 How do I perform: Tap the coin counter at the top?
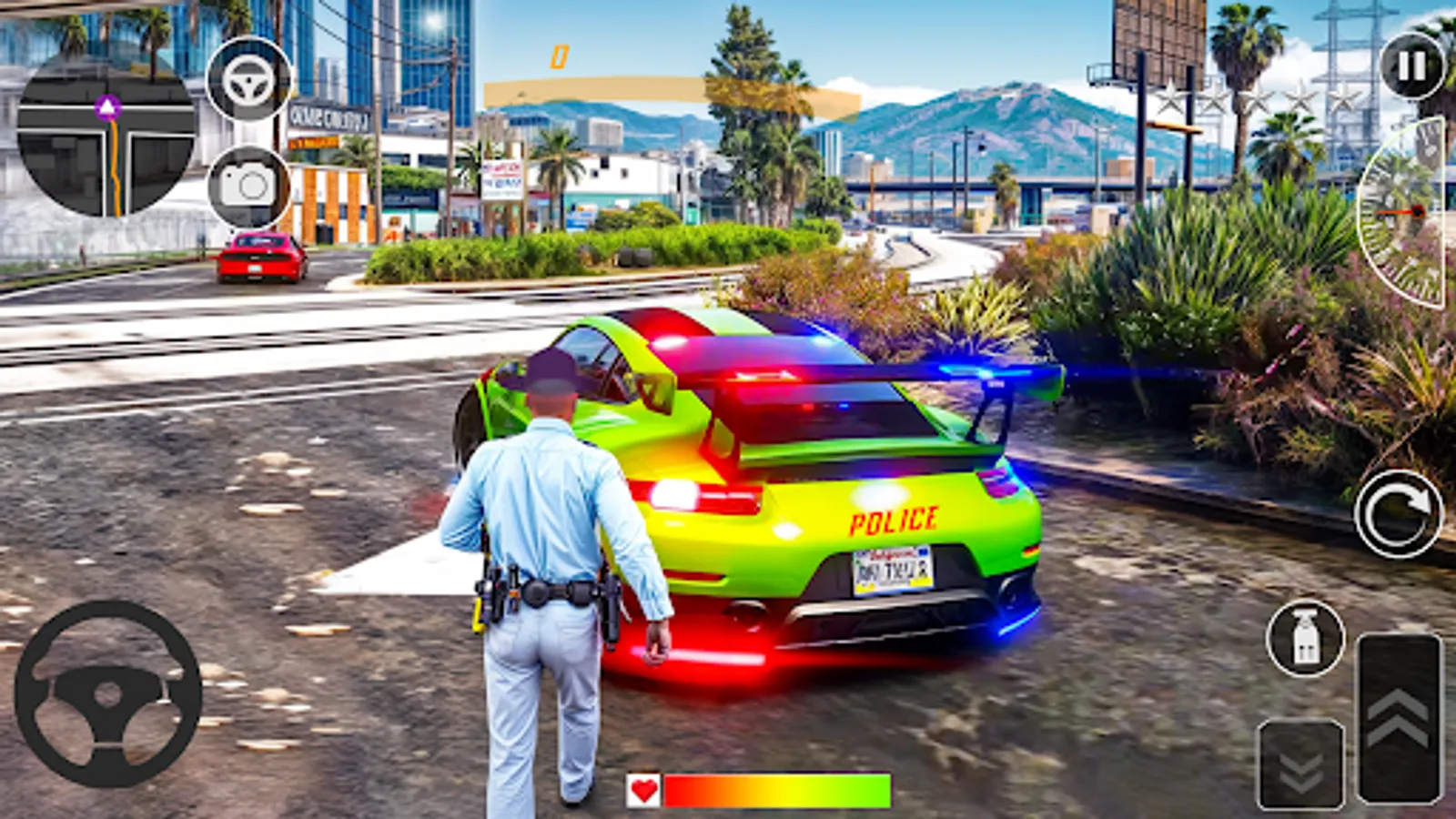pos(559,56)
